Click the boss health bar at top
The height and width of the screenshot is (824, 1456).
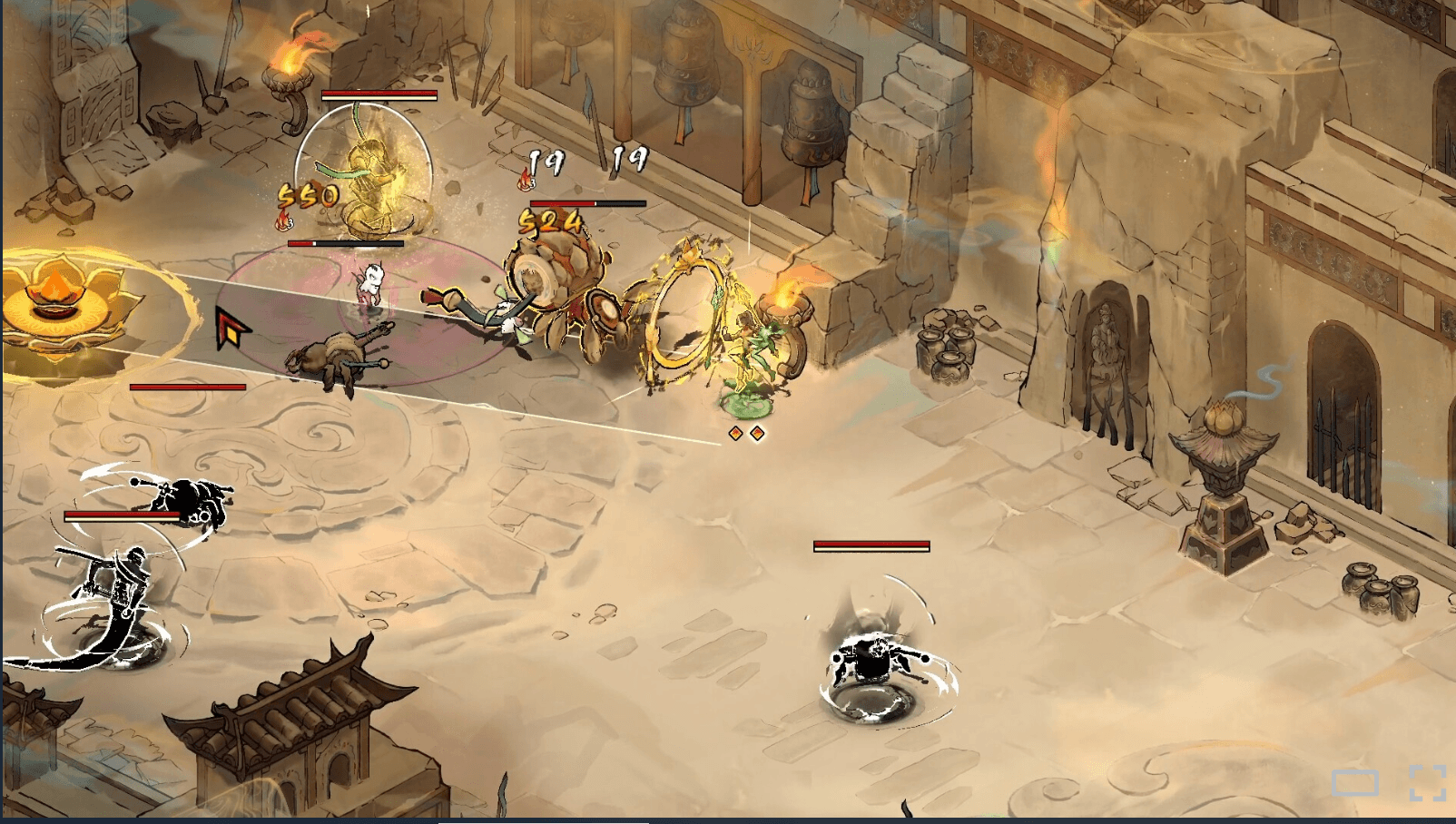pos(379,93)
